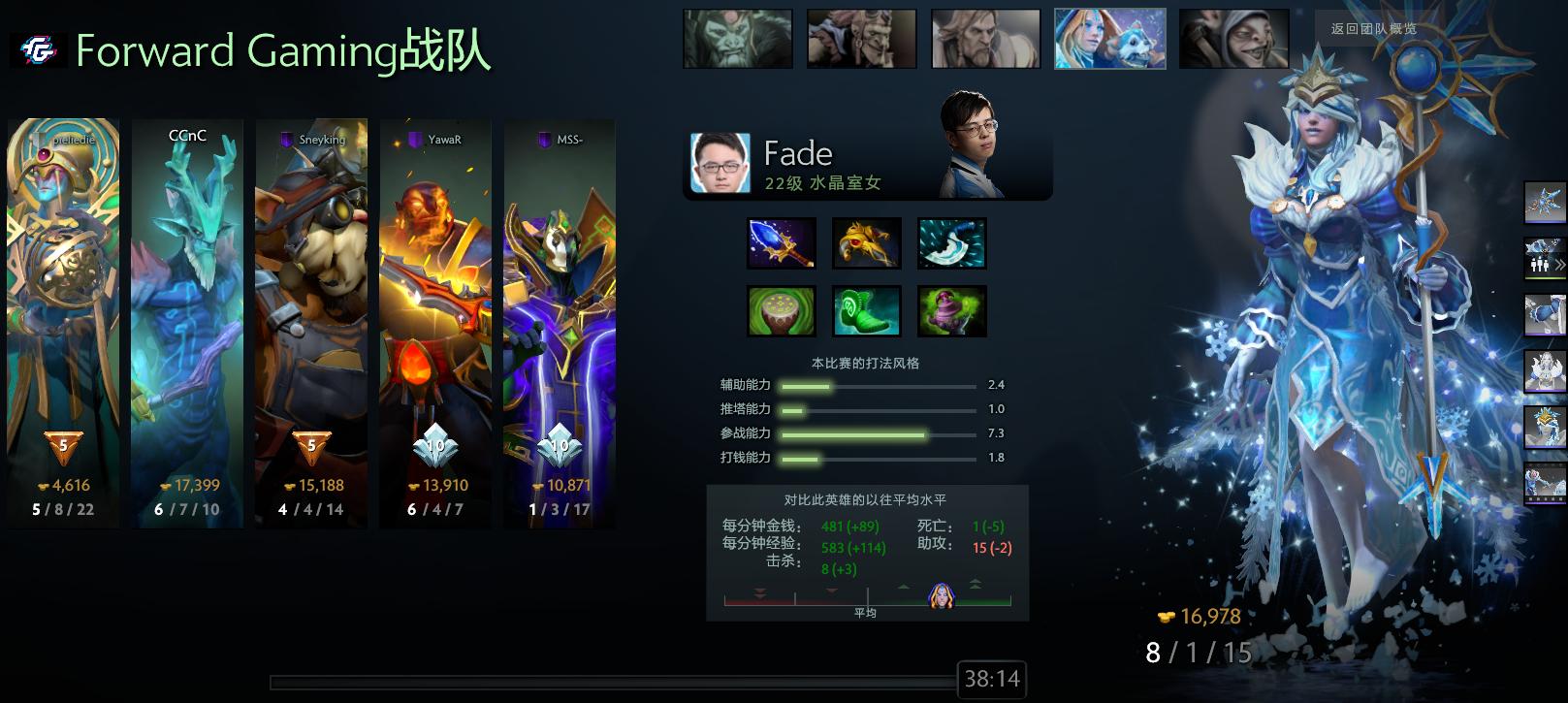
Task: Click the Drum of Endurance item icon
Action: point(782,310)
